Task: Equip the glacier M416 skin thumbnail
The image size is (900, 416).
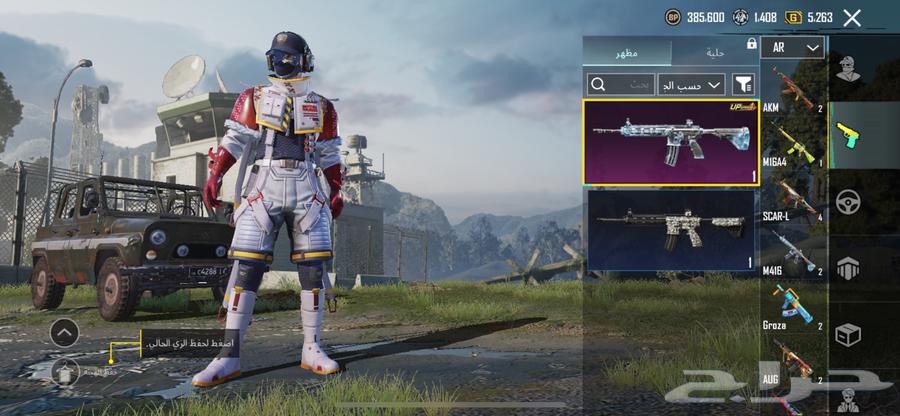Action: click(x=670, y=142)
